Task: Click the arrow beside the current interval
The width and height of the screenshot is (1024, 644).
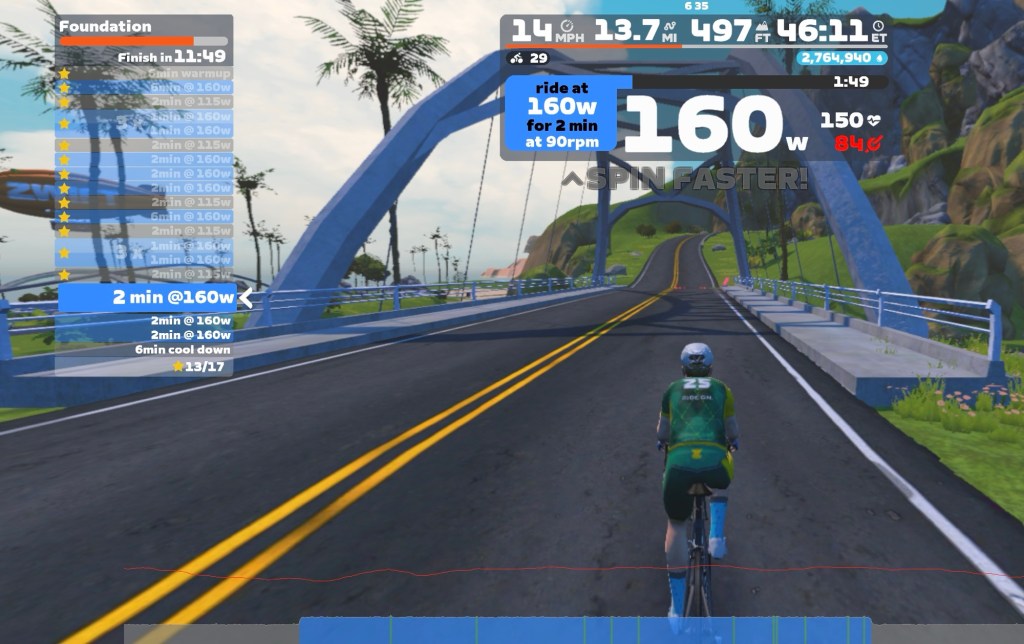Action: pyautogui.click(x=245, y=297)
